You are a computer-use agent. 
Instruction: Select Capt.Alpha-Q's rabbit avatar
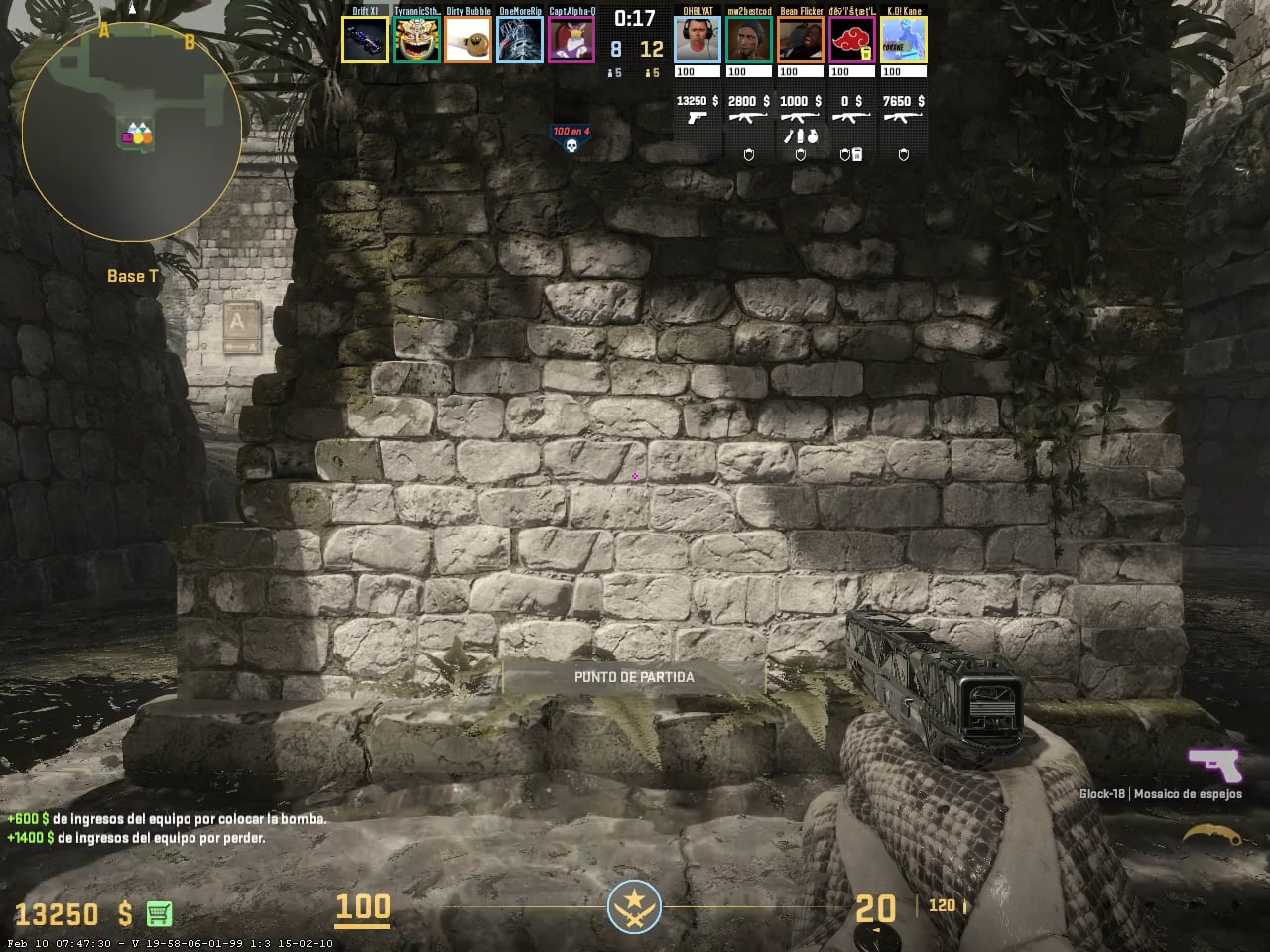pos(571,40)
